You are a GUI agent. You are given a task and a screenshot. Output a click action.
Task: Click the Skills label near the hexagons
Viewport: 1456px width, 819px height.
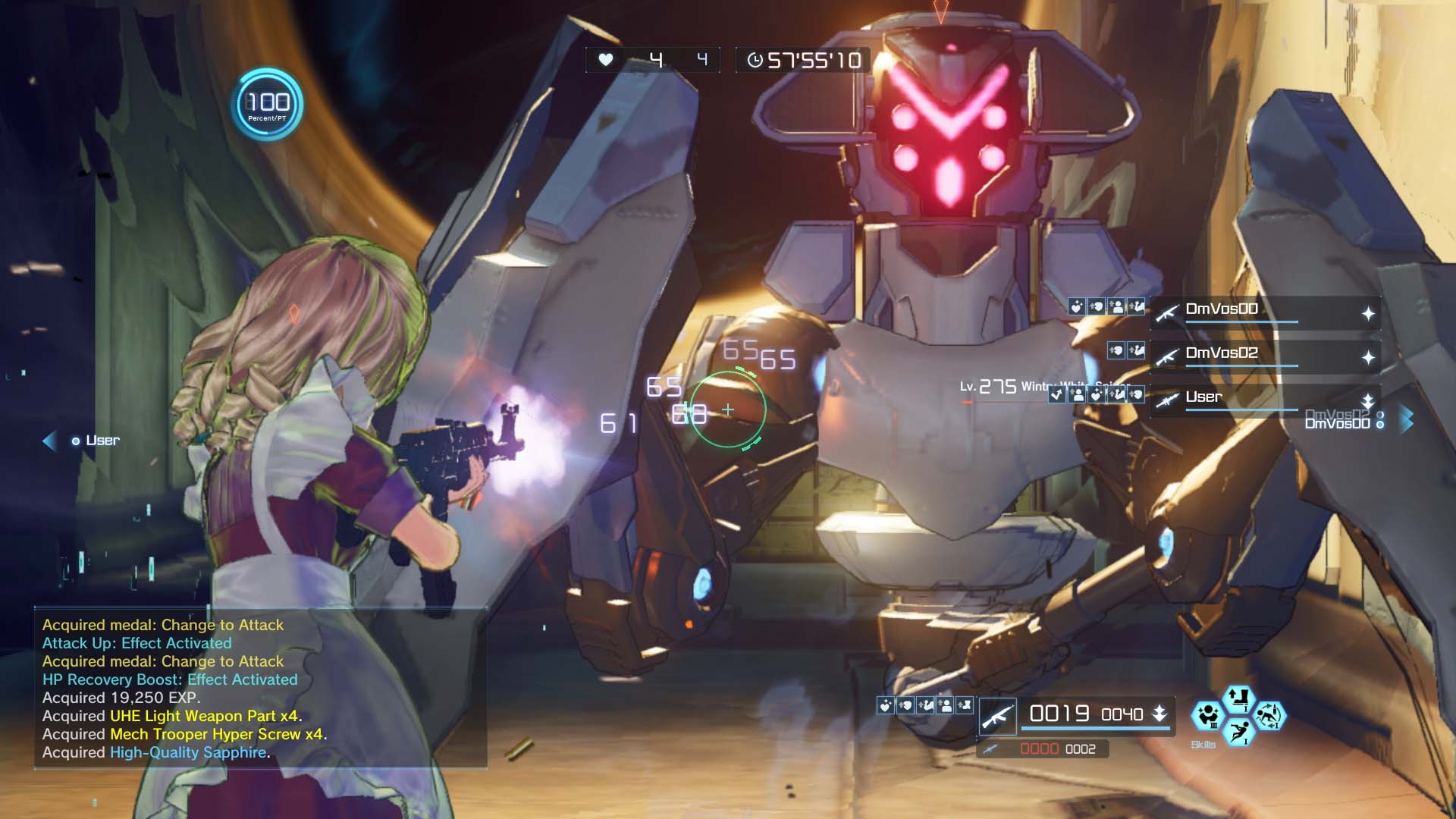1203,745
